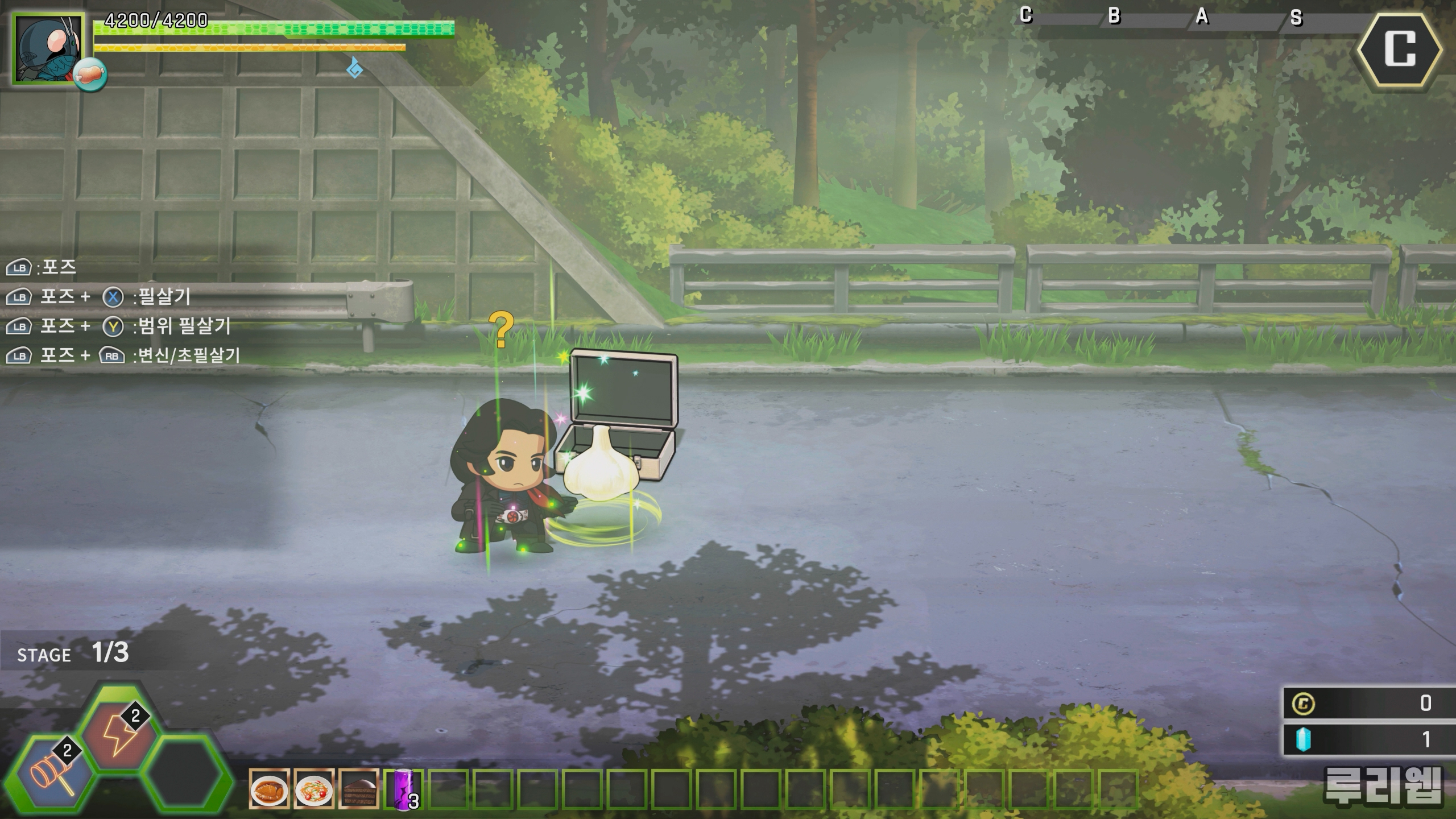Select the meat buff icon by portrait
1456x819 pixels.
pyautogui.click(x=90, y=74)
